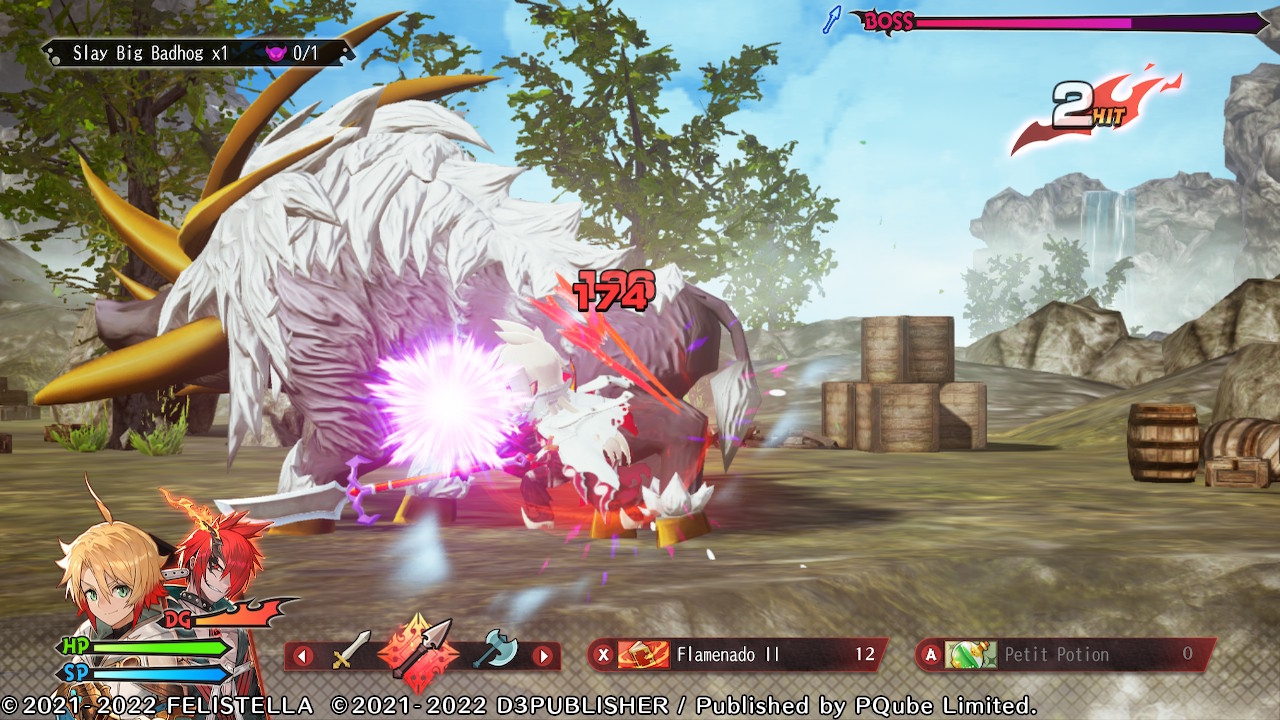Use the Petit Potion item slot

[1065, 655]
